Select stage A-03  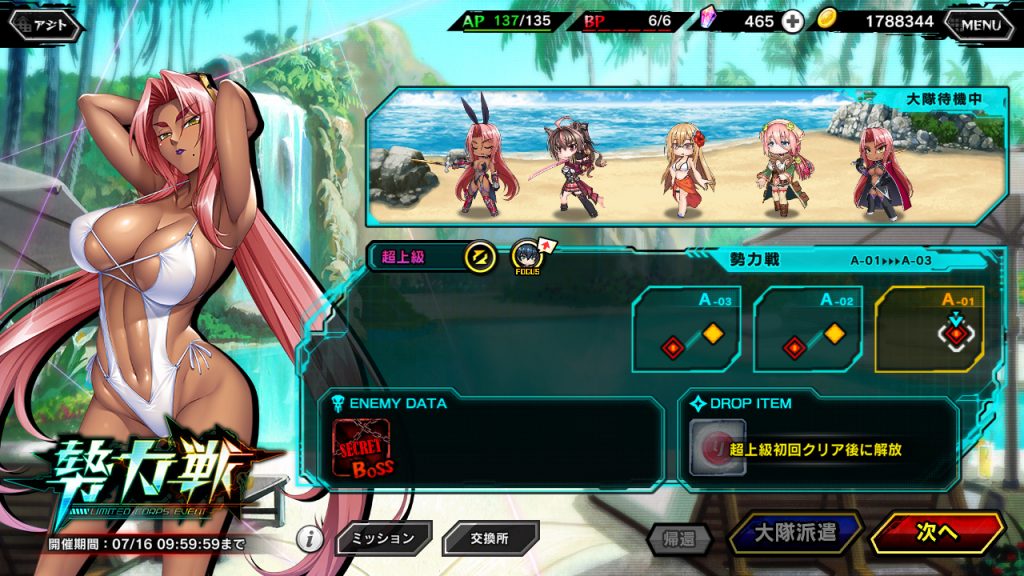pyautogui.click(x=686, y=329)
